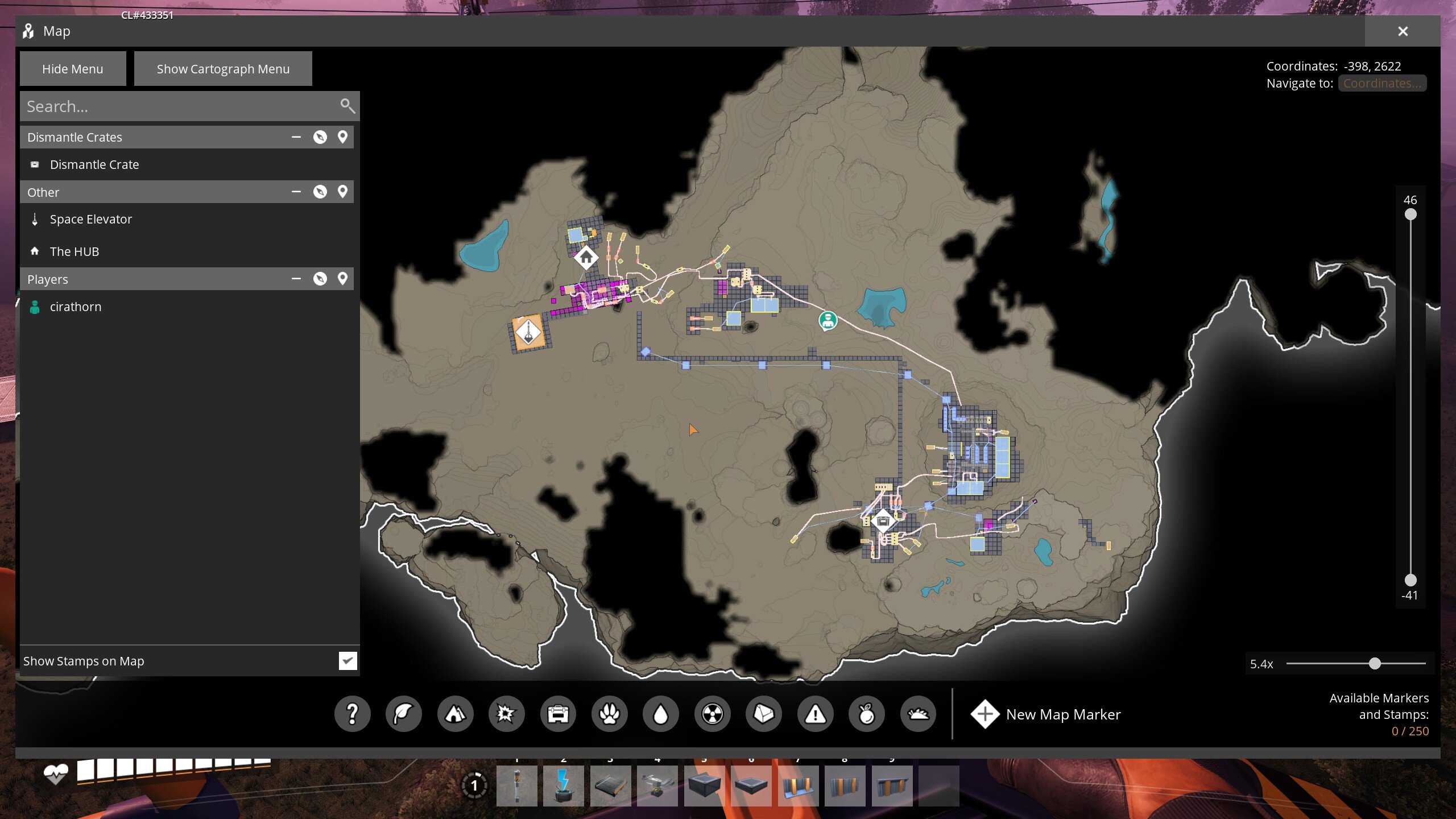The width and height of the screenshot is (1456, 819).
Task: Toggle map pin visibility for Other category
Action: click(x=342, y=192)
